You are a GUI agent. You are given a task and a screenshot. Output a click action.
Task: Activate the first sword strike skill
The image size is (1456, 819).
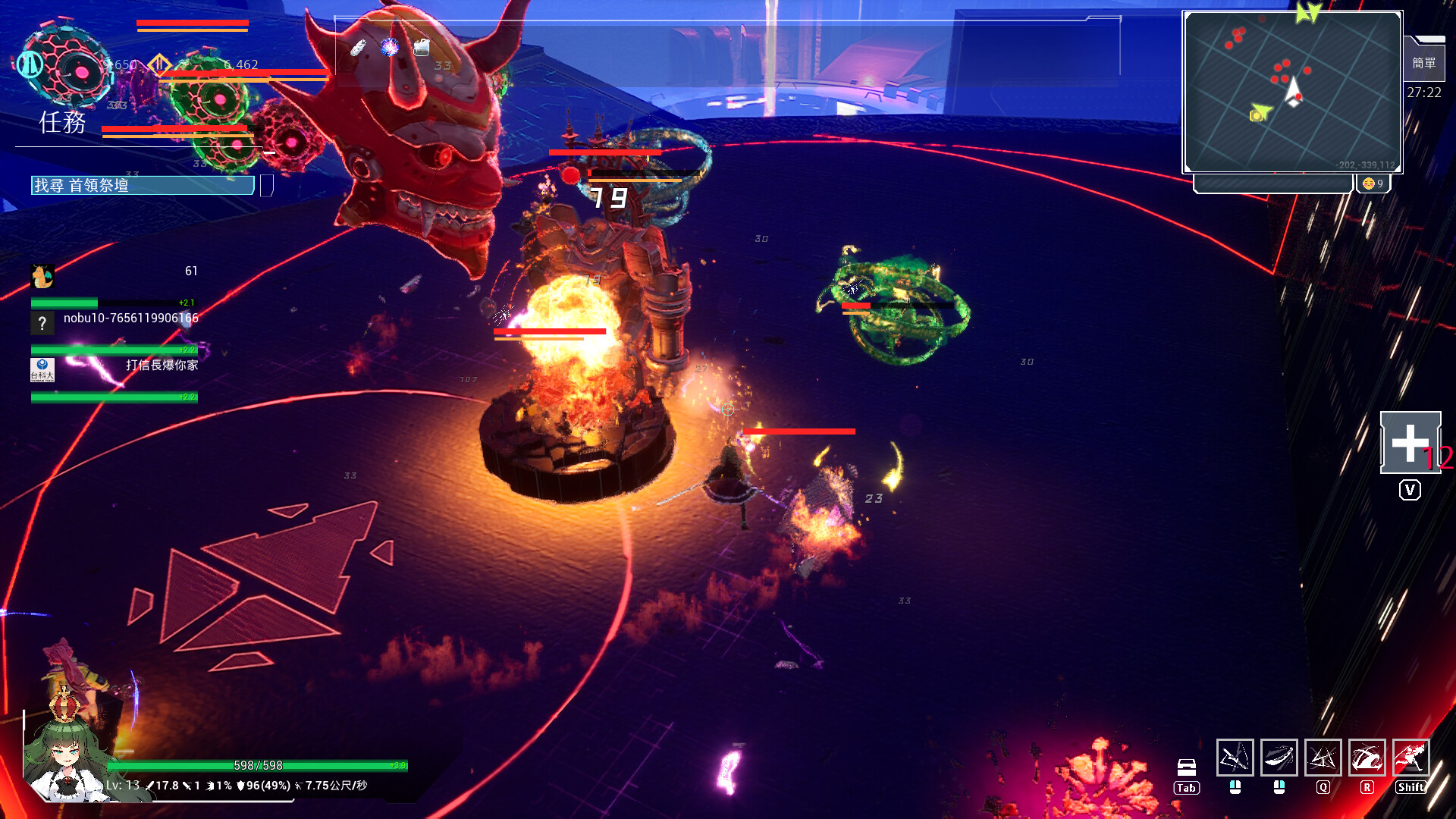pyautogui.click(x=1235, y=758)
